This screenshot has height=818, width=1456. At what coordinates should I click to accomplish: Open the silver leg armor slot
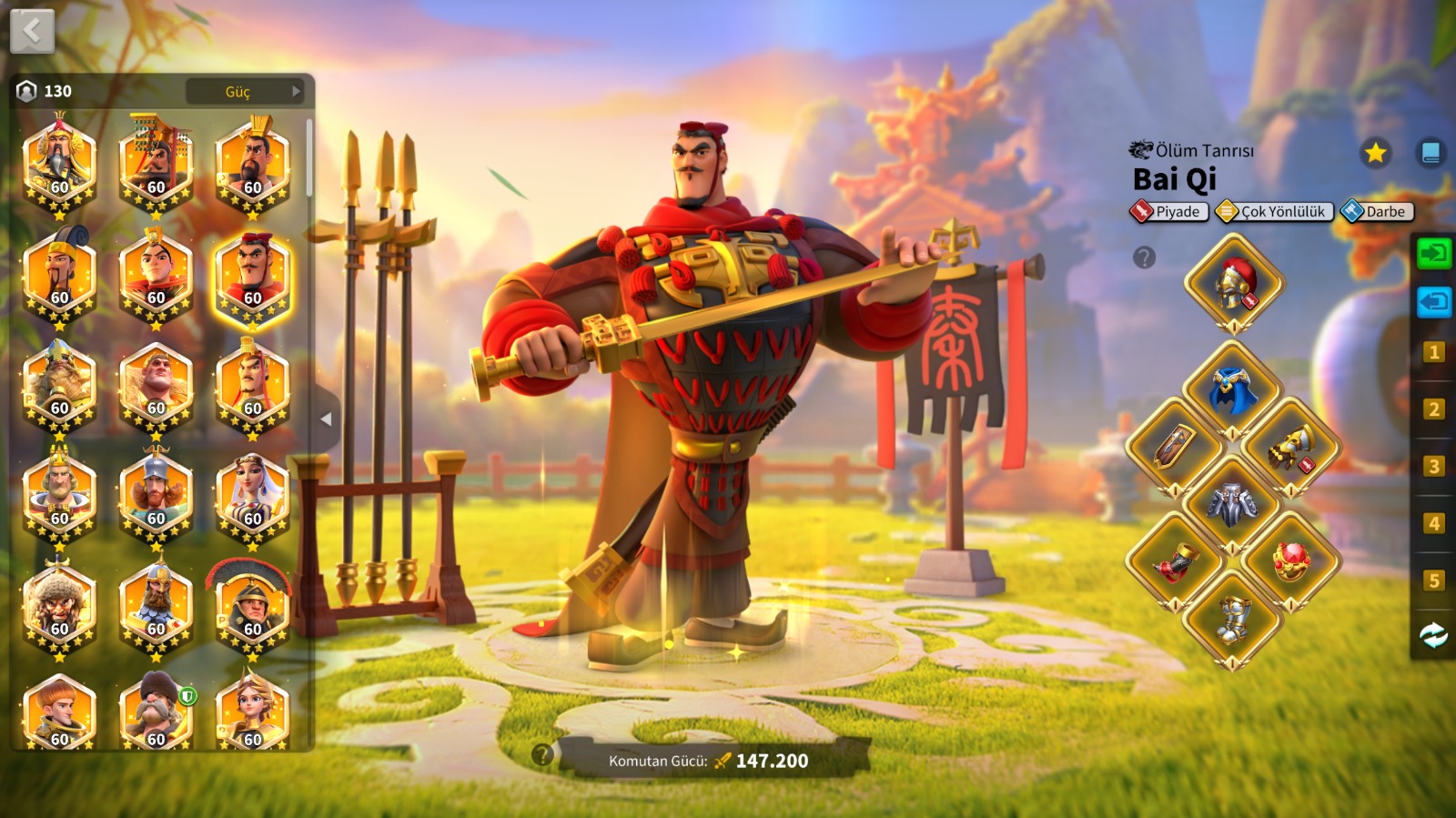pos(1233,504)
